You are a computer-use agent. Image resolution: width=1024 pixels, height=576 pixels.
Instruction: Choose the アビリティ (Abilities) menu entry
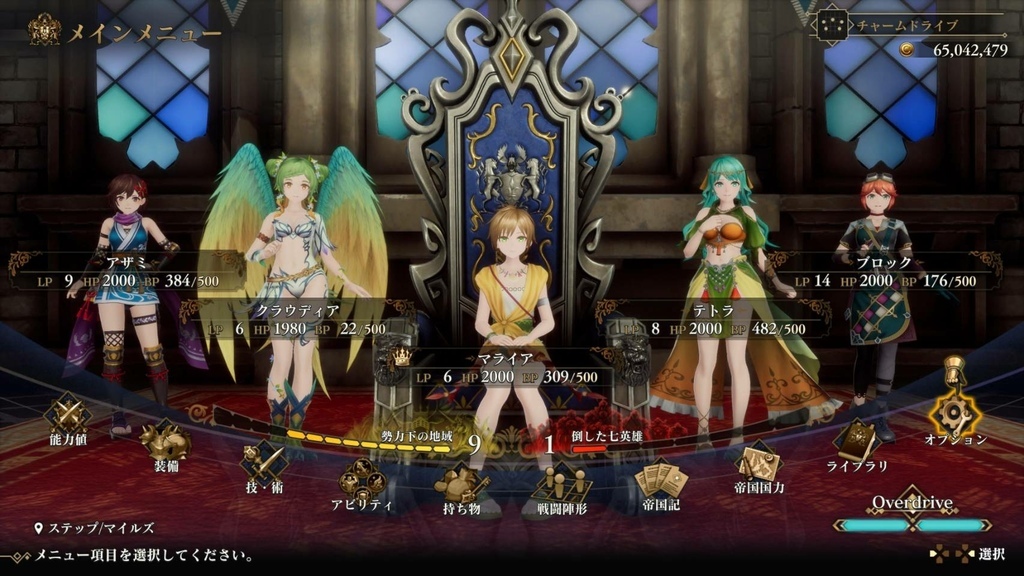click(361, 483)
